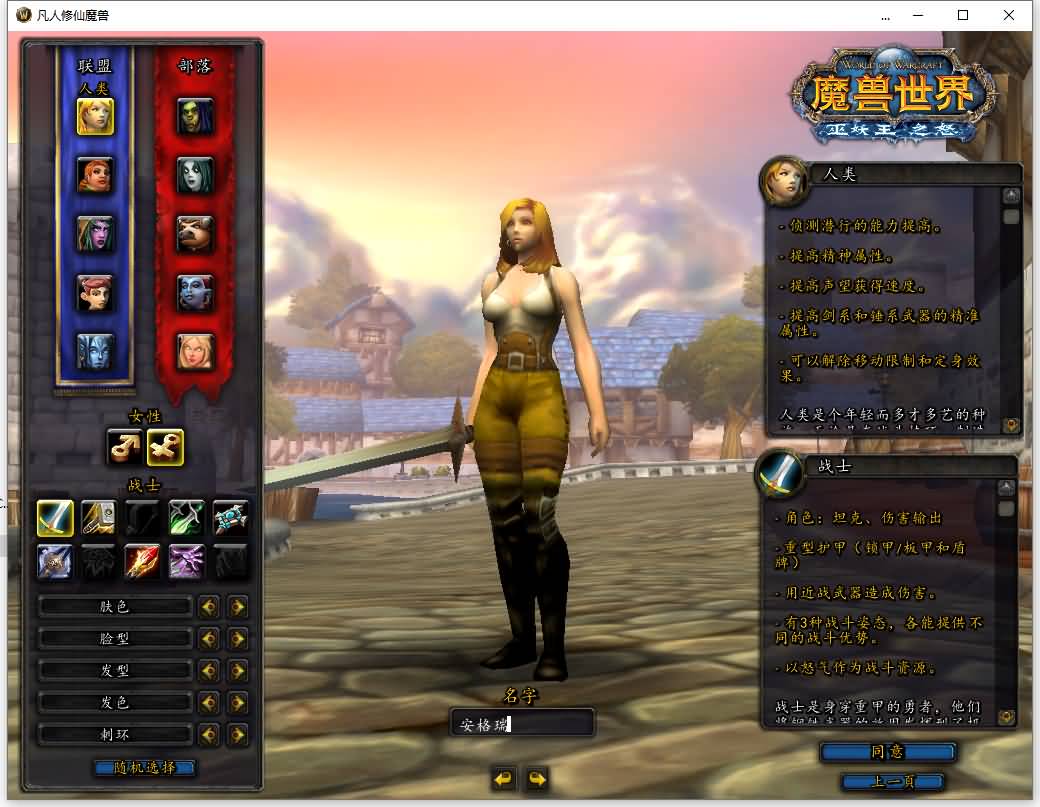Select the Death Knight class icon
This screenshot has height=807, width=1040.
[x=54, y=561]
